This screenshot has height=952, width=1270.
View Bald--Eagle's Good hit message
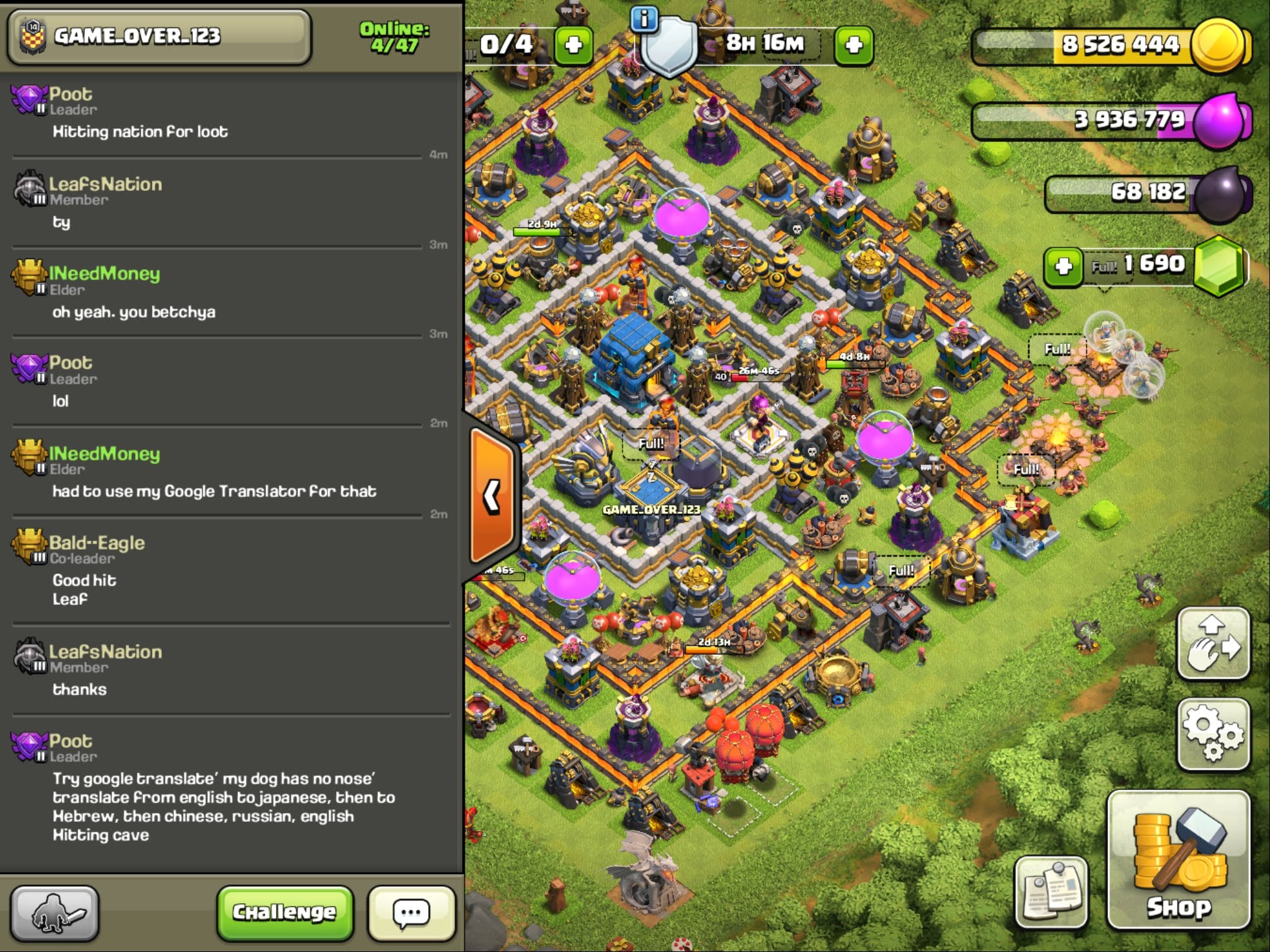(x=84, y=589)
